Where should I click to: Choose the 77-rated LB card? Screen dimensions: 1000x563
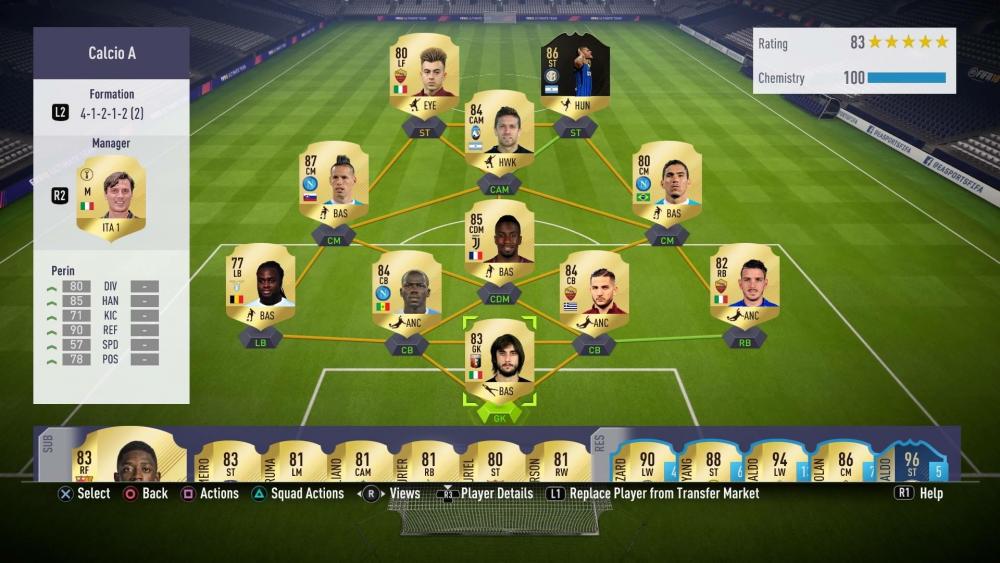(x=260, y=286)
